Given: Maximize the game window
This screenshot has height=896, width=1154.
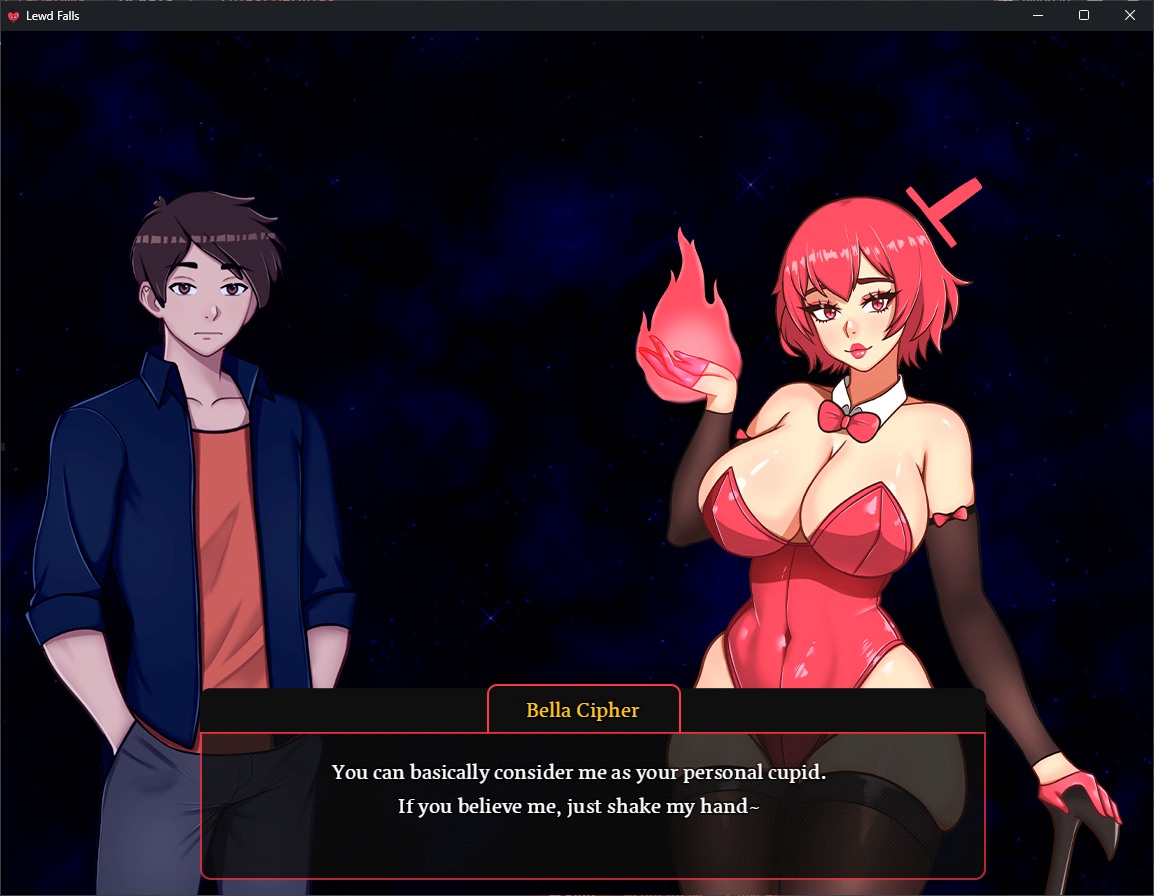Looking at the screenshot, I should coord(1084,16).
